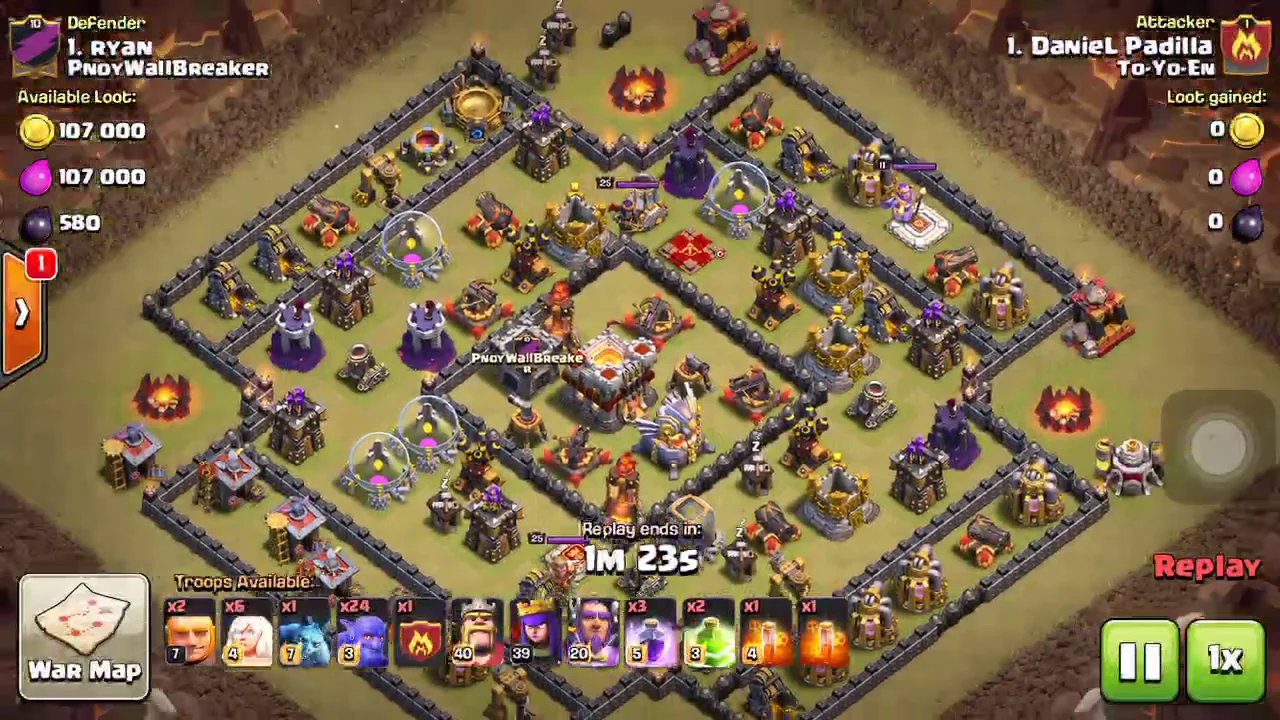The image size is (1280, 720).
Task: Choose the Clan Castle reinforcements slot
Action: point(419,634)
